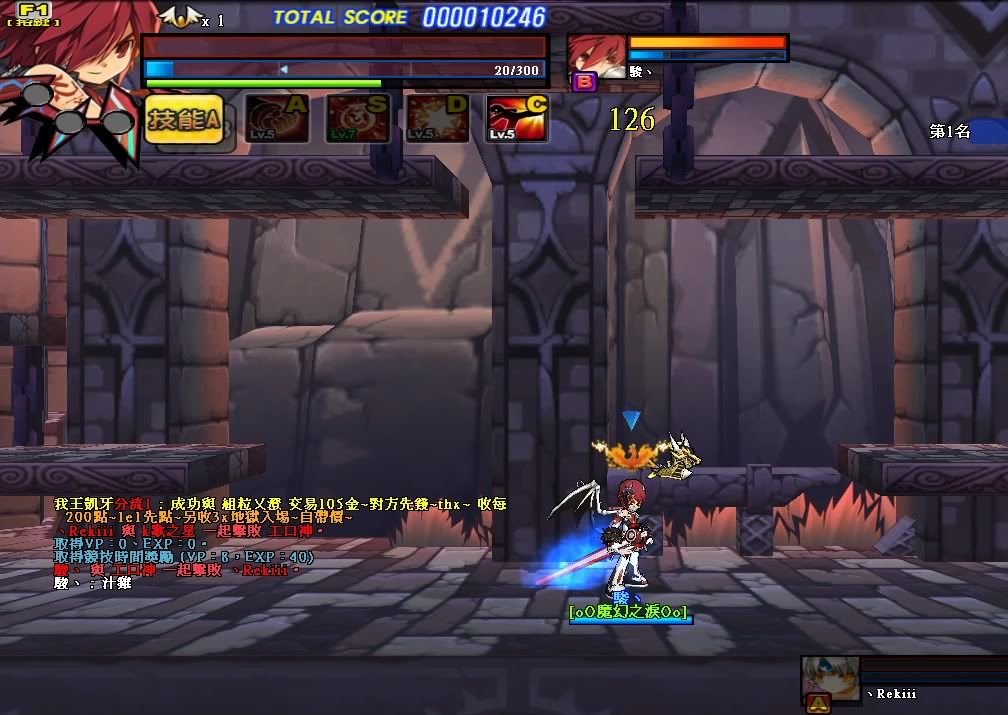Activate the skill icon labeled A
This screenshot has height=715, width=1008.
(x=277, y=119)
